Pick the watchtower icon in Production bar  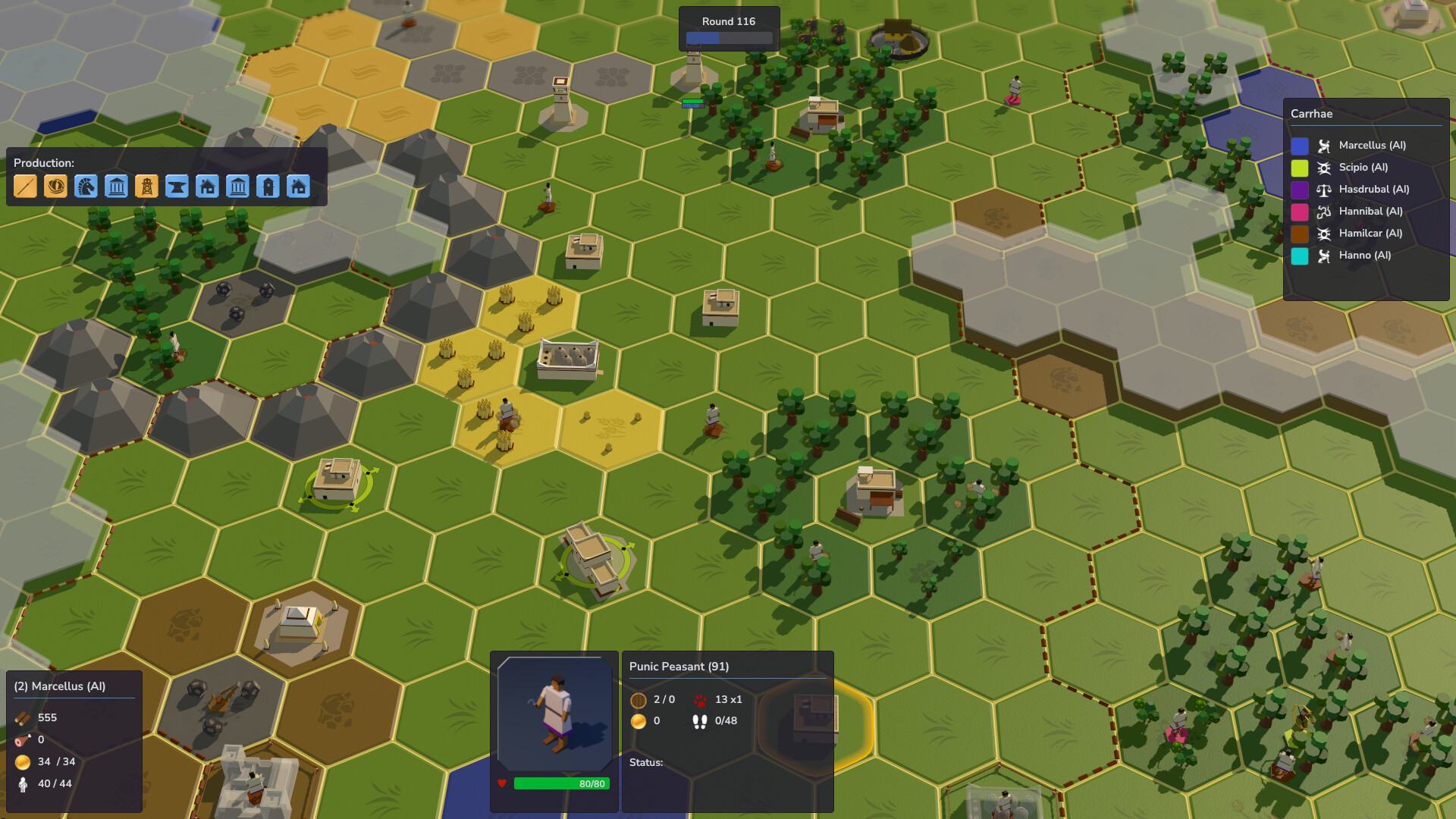click(x=146, y=186)
